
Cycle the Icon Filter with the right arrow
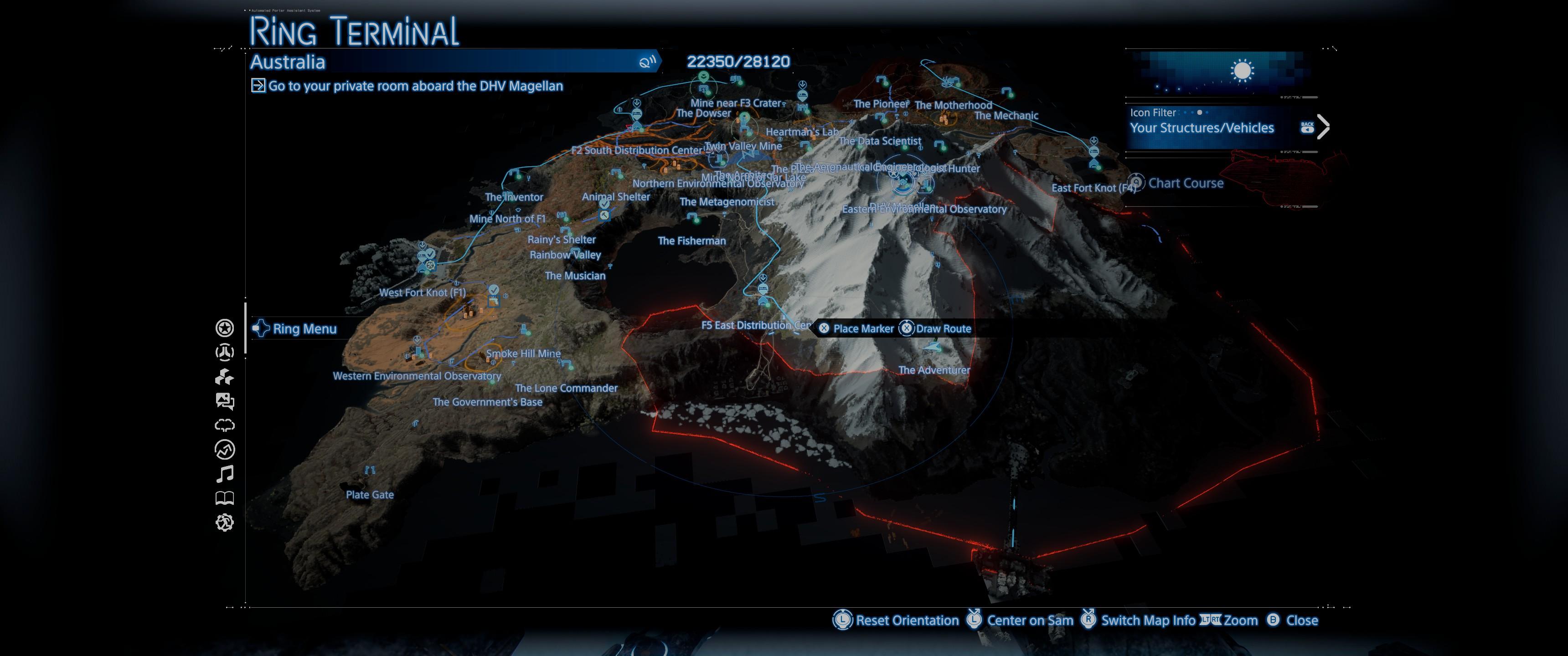click(x=1323, y=127)
